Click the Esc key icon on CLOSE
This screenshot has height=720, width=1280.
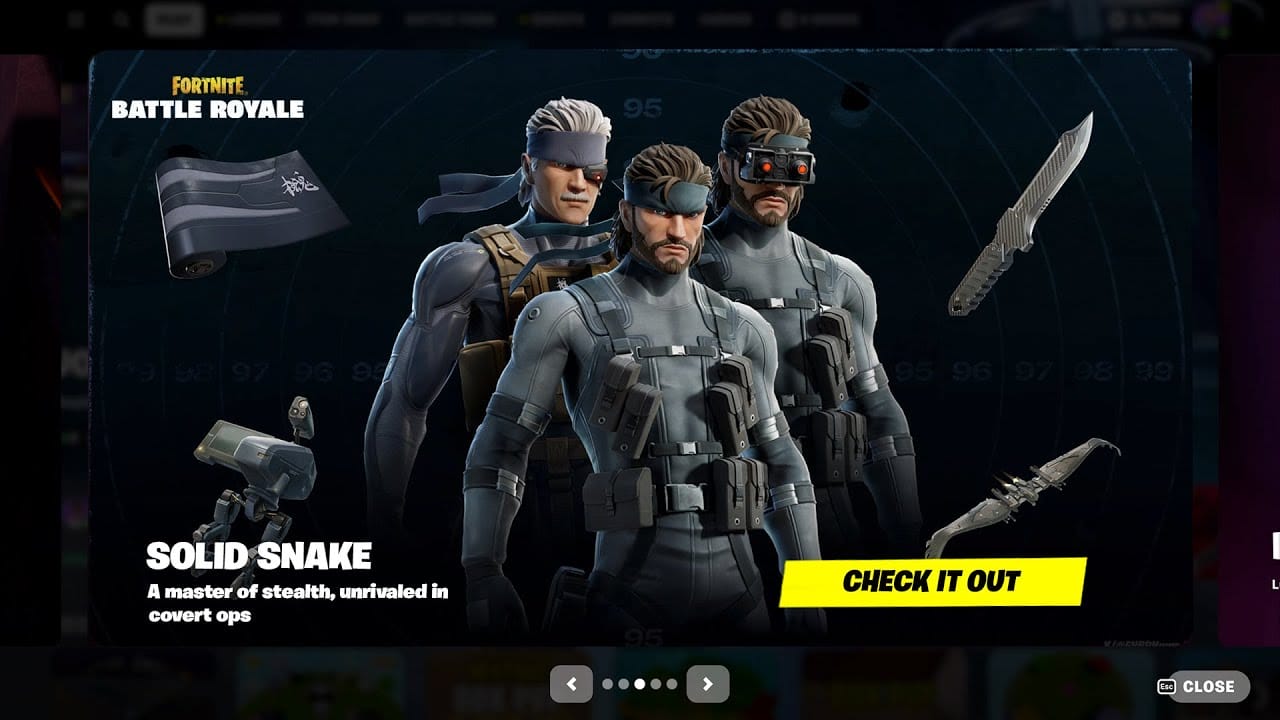point(1168,687)
